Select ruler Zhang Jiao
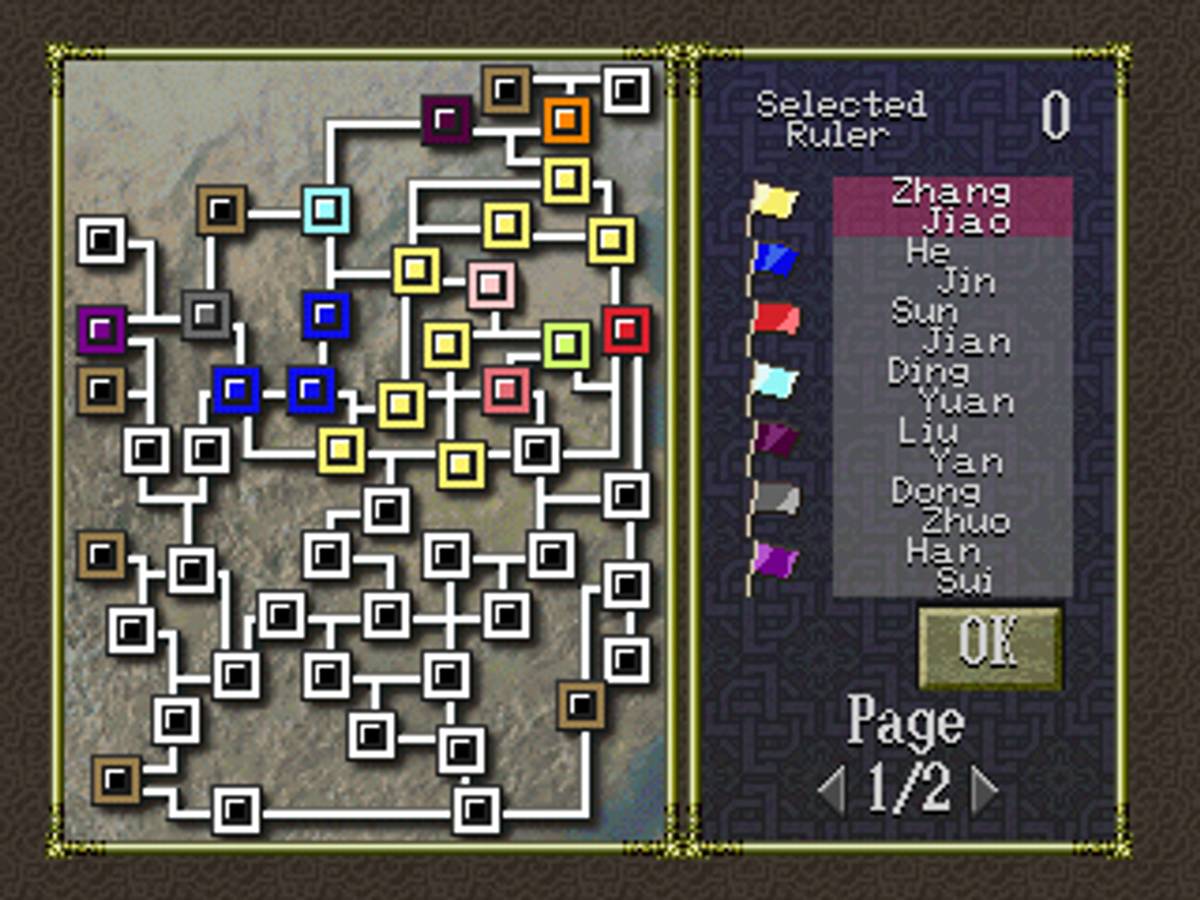 pyautogui.click(x=952, y=207)
